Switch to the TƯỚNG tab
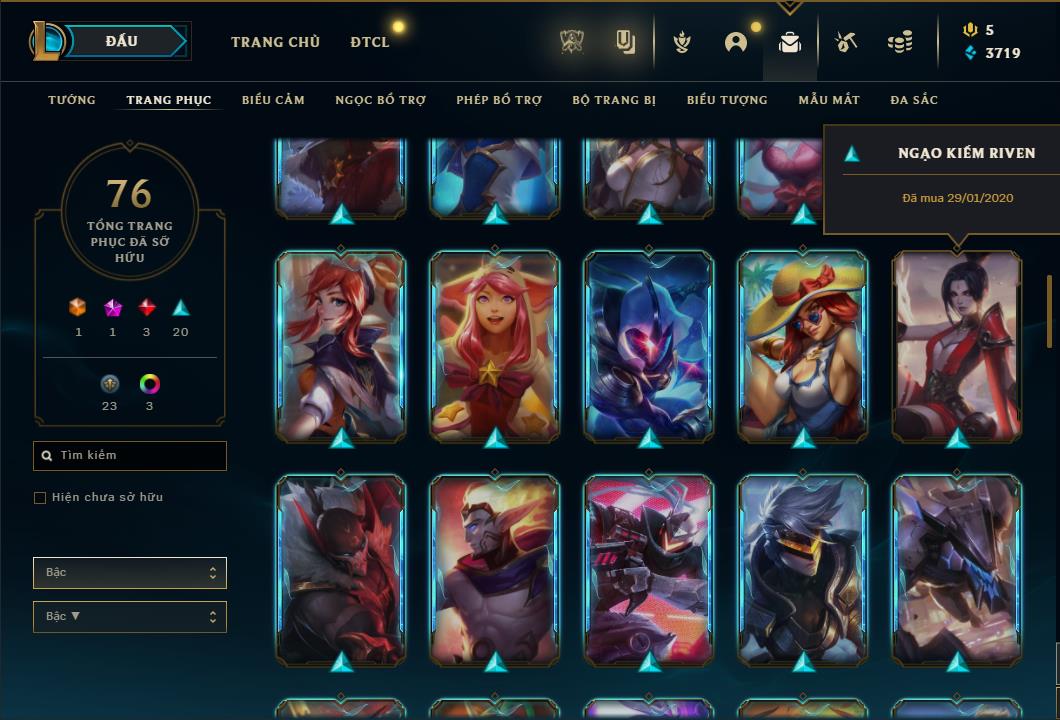1060x720 pixels. click(72, 100)
